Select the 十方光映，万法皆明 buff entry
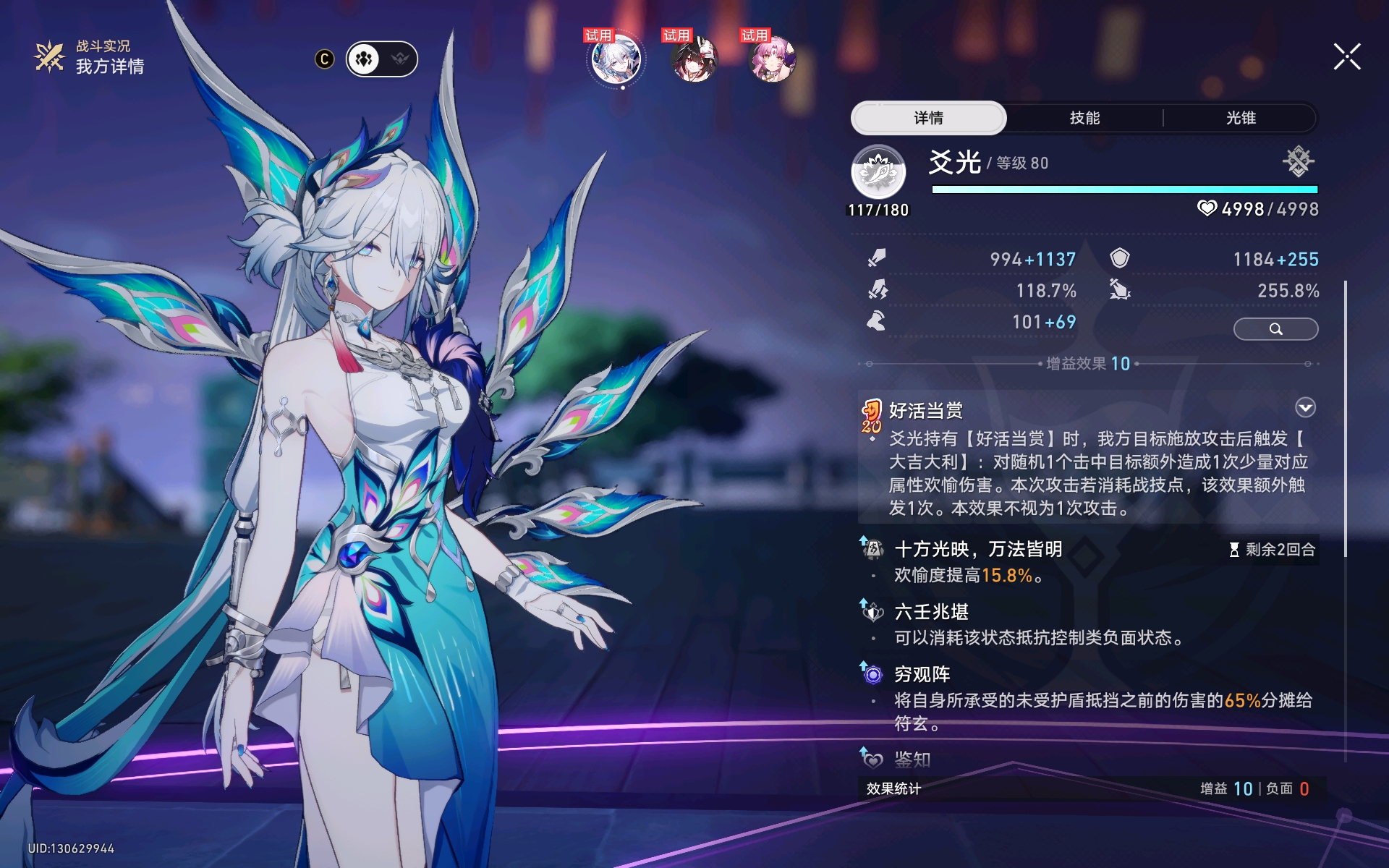 [x=978, y=550]
